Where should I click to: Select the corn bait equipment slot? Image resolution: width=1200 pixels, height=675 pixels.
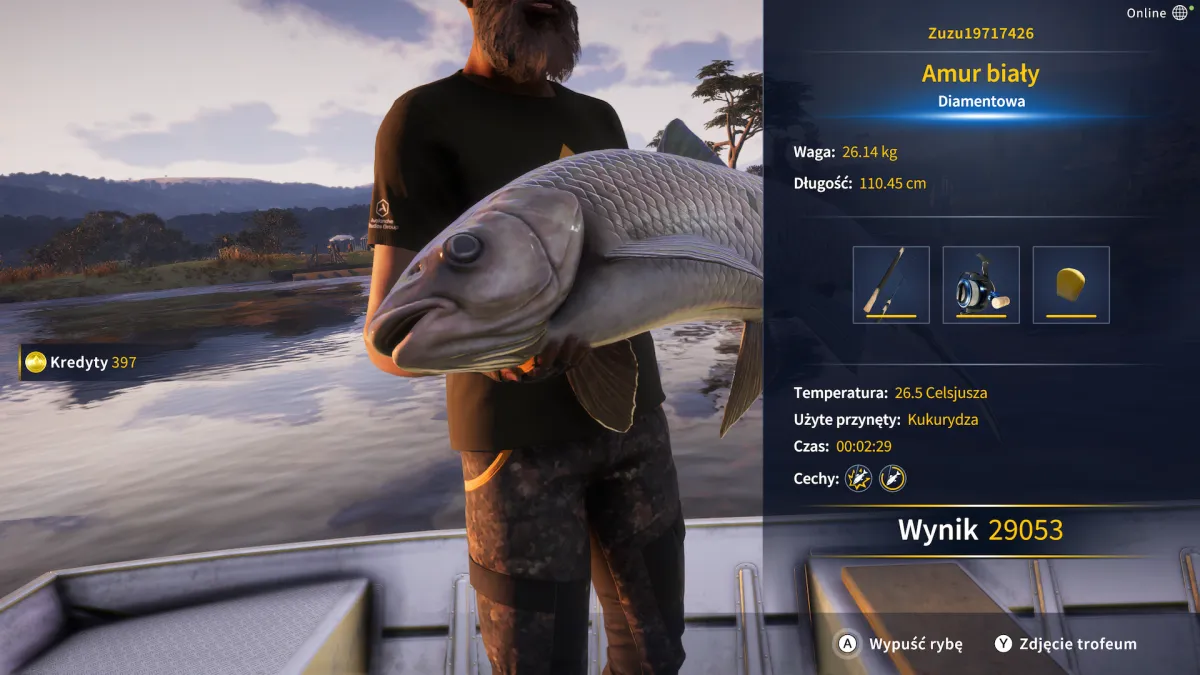[x=1071, y=285]
